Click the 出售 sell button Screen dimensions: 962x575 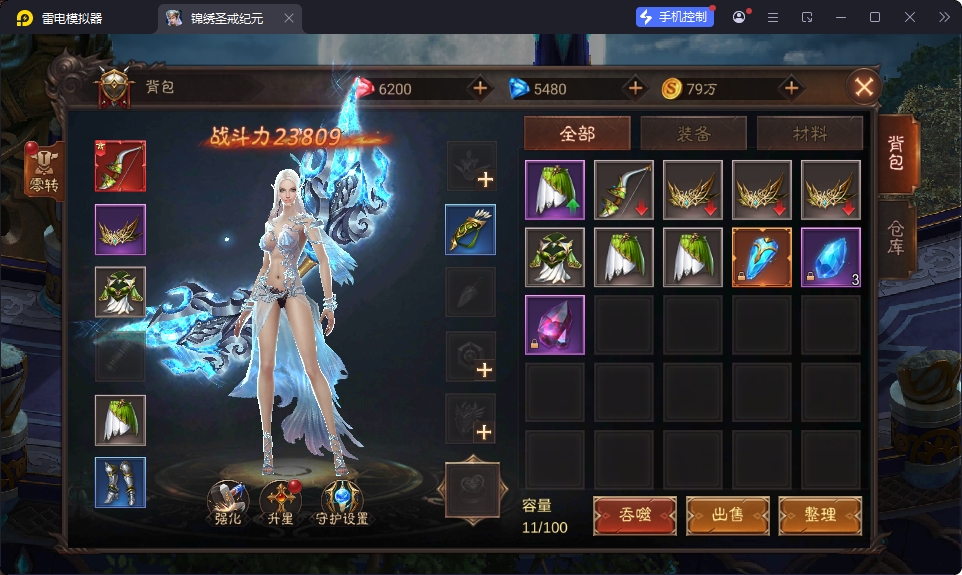(727, 515)
